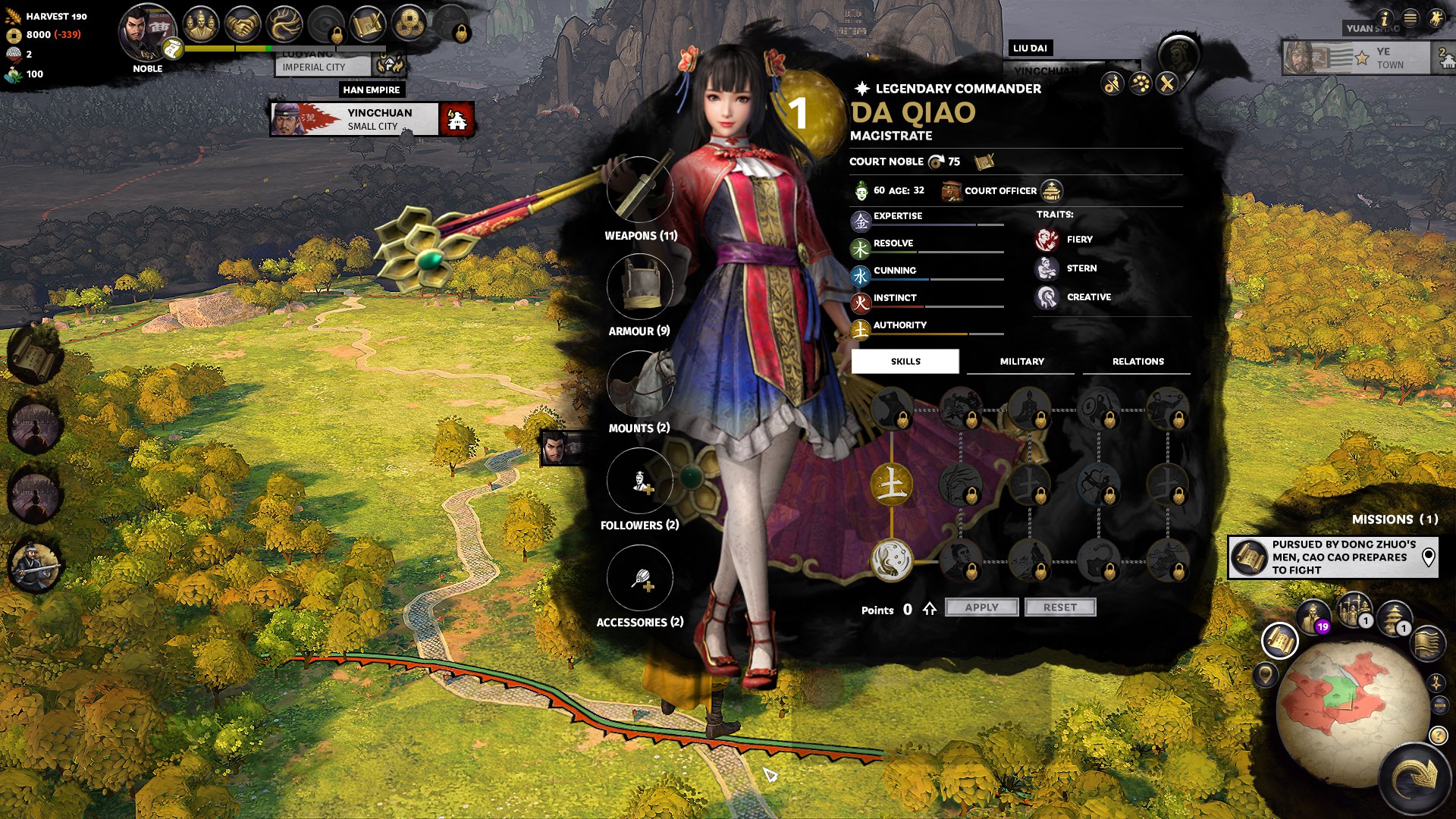
Task: Select the Skills tab
Action: point(905,362)
